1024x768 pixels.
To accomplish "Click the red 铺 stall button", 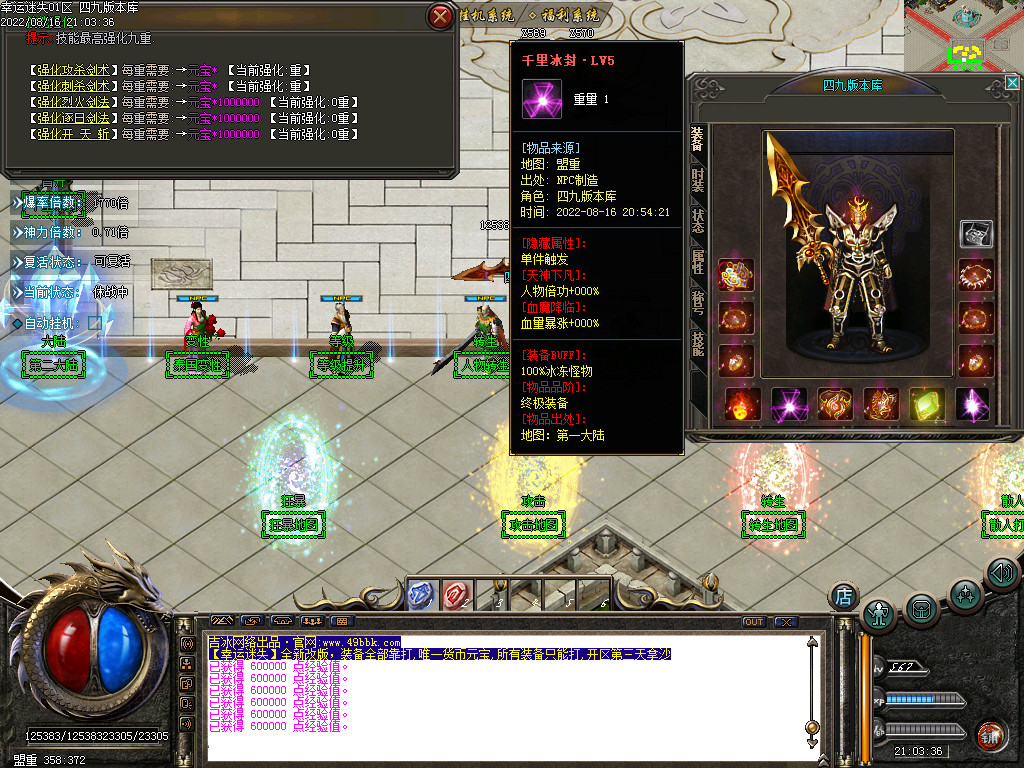I will [x=992, y=735].
